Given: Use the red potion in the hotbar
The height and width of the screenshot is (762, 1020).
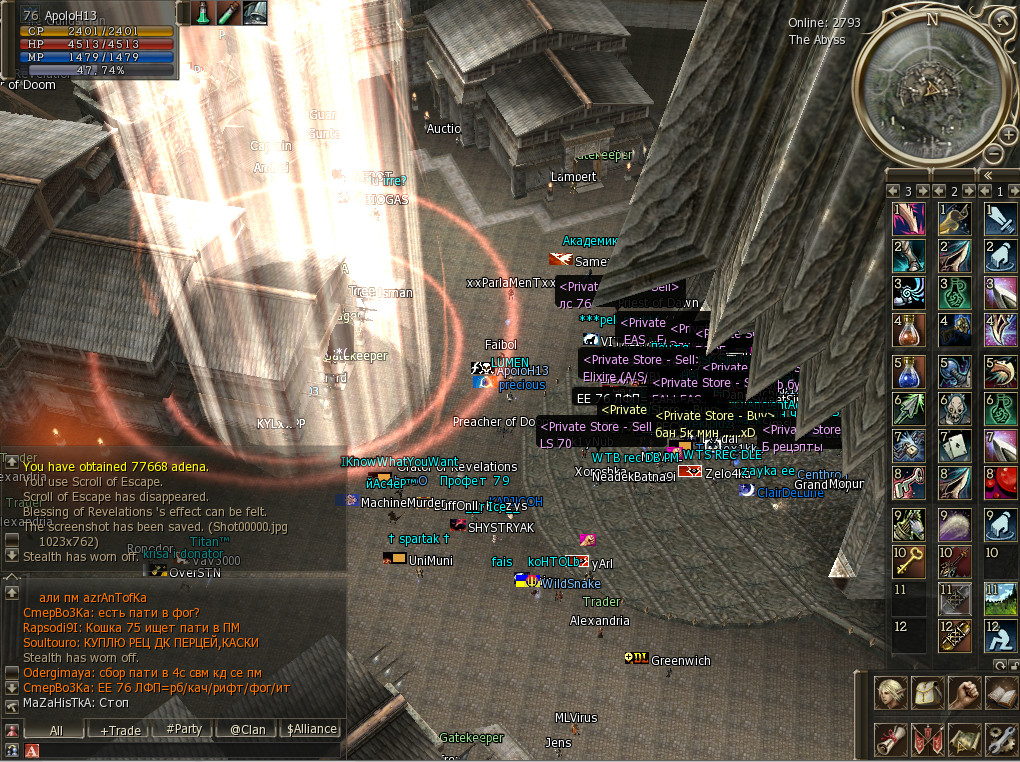Looking at the screenshot, I should pyautogui.click(x=909, y=329).
